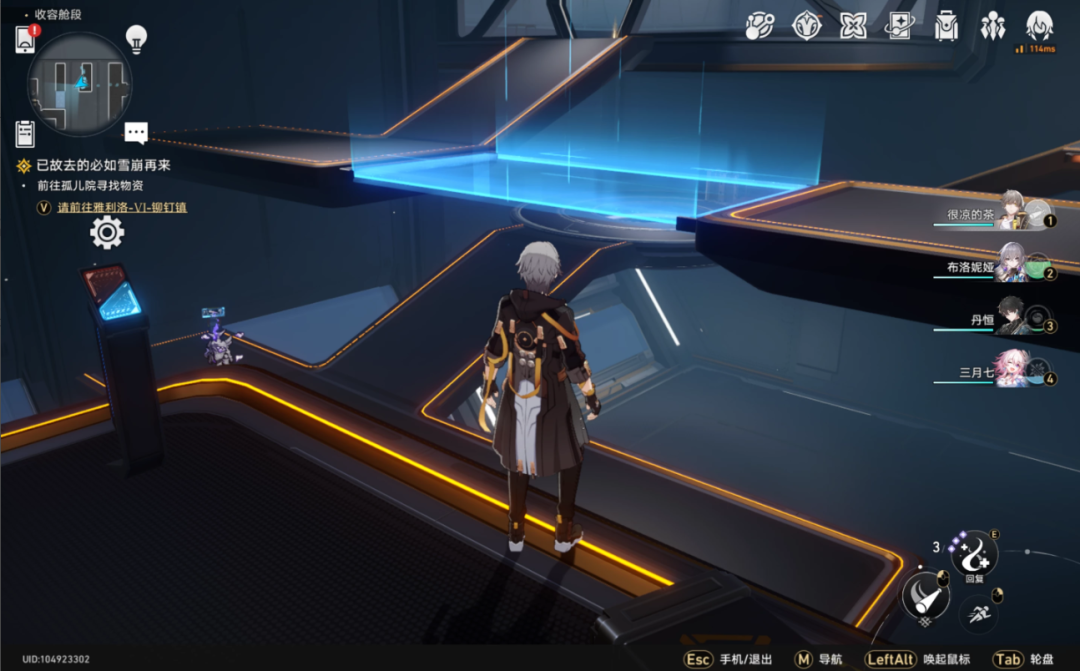Open the gear settings icon
The width and height of the screenshot is (1080, 671).
(107, 232)
